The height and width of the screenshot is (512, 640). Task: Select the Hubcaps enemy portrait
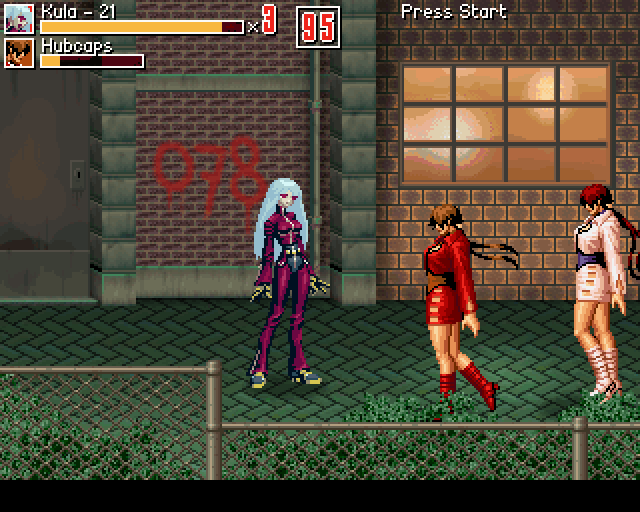19,53
